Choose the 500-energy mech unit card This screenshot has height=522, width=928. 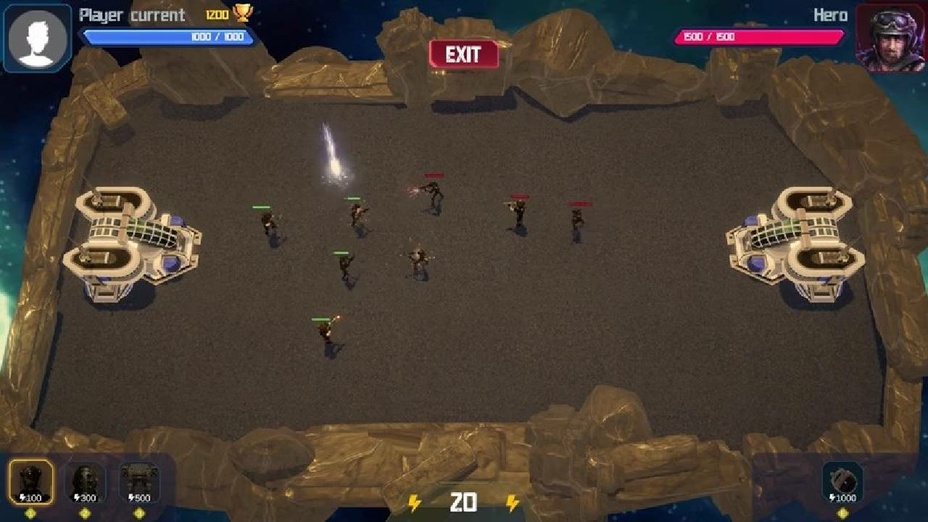139,482
